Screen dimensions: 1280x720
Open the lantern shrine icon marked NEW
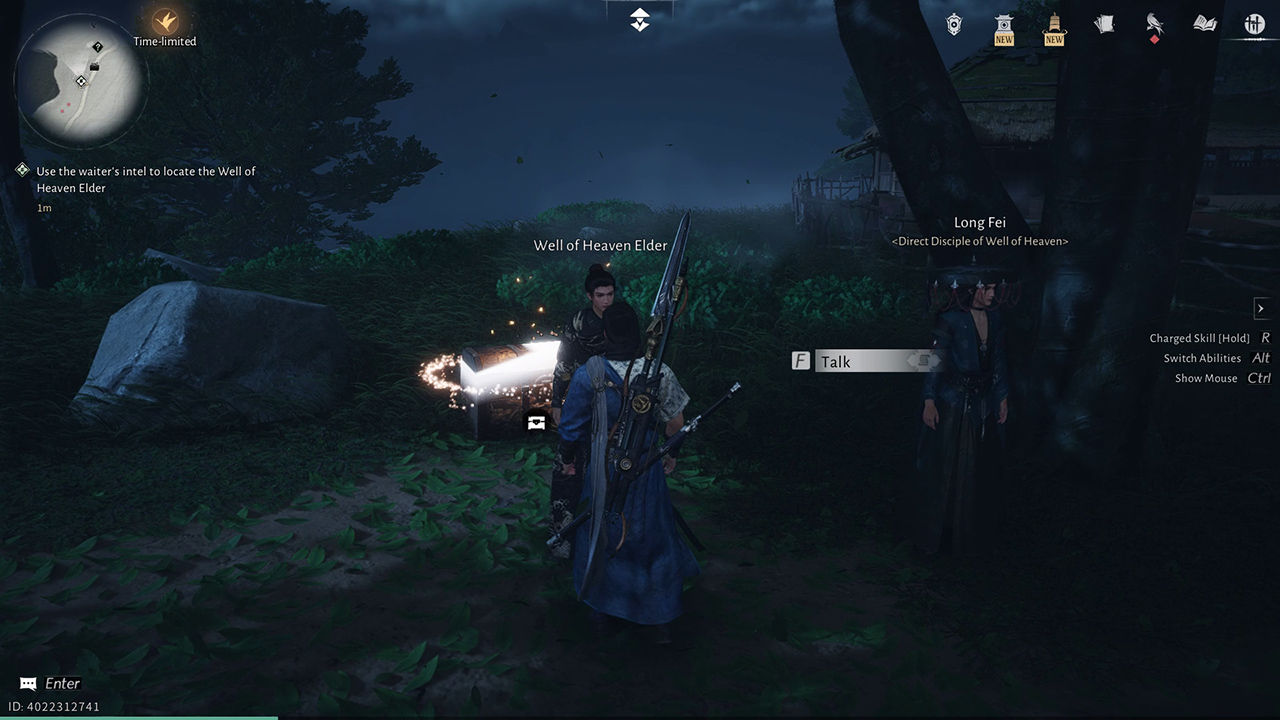pyautogui.click(x=1004, y=26)
